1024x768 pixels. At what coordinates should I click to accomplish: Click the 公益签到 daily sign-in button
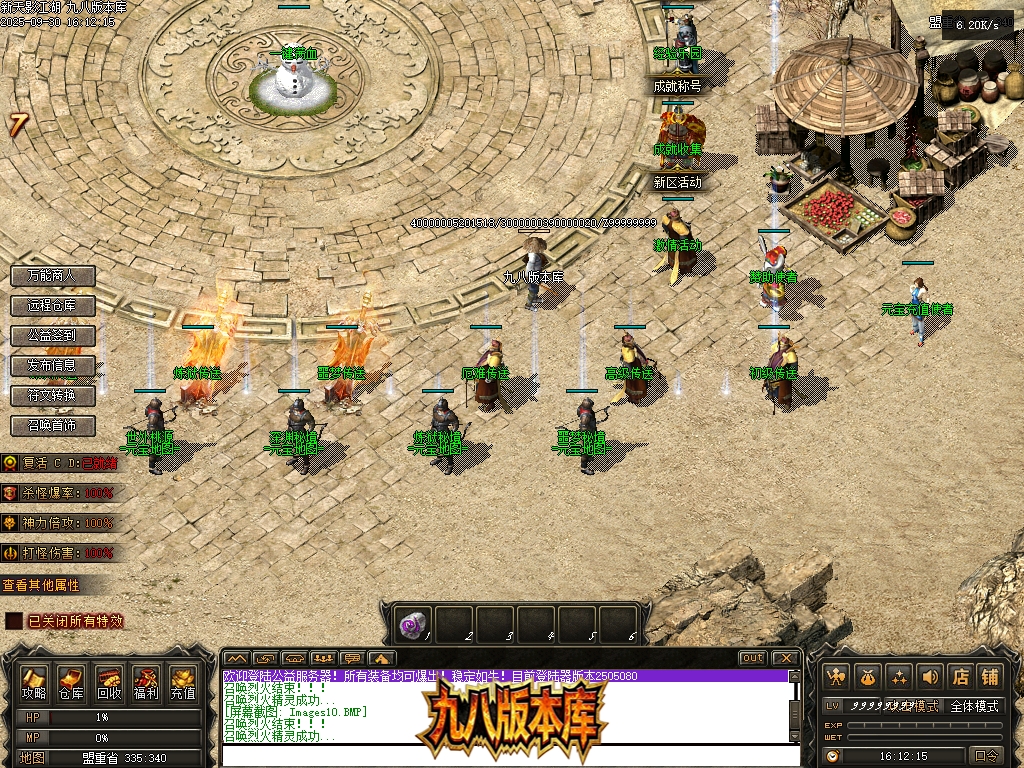[53, 335]
